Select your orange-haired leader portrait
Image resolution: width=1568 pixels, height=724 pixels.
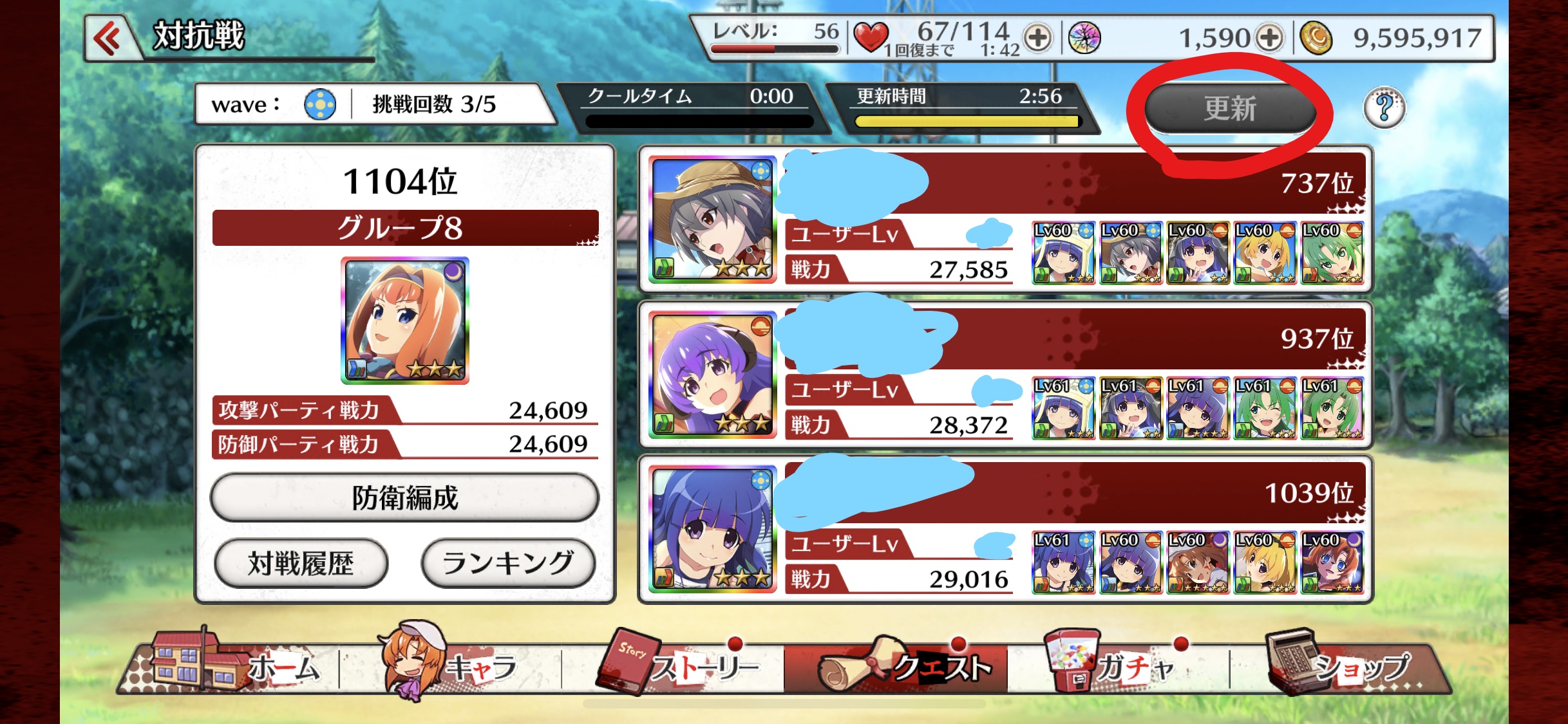tap(404, 320)
